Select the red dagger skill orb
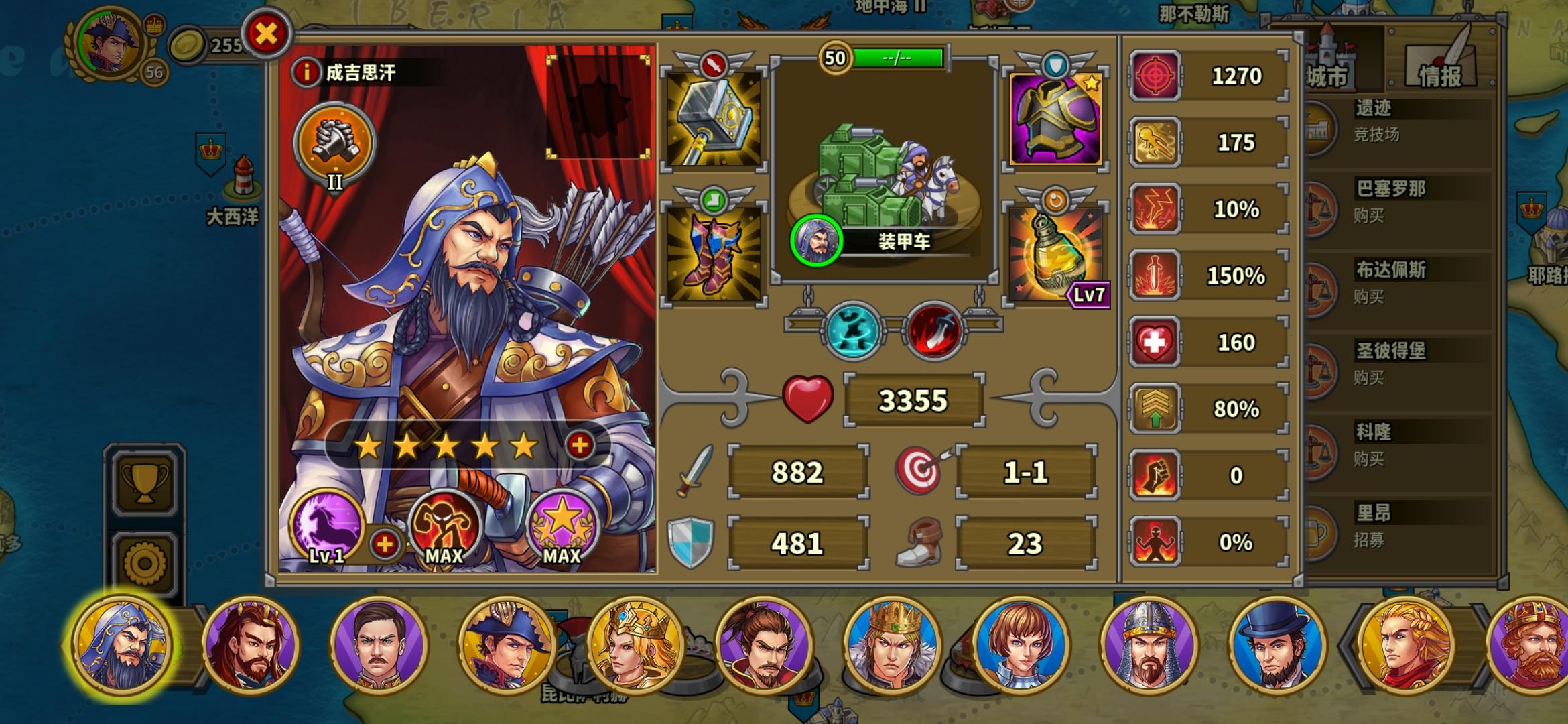 pyautogui.click(x=935, y=330)
